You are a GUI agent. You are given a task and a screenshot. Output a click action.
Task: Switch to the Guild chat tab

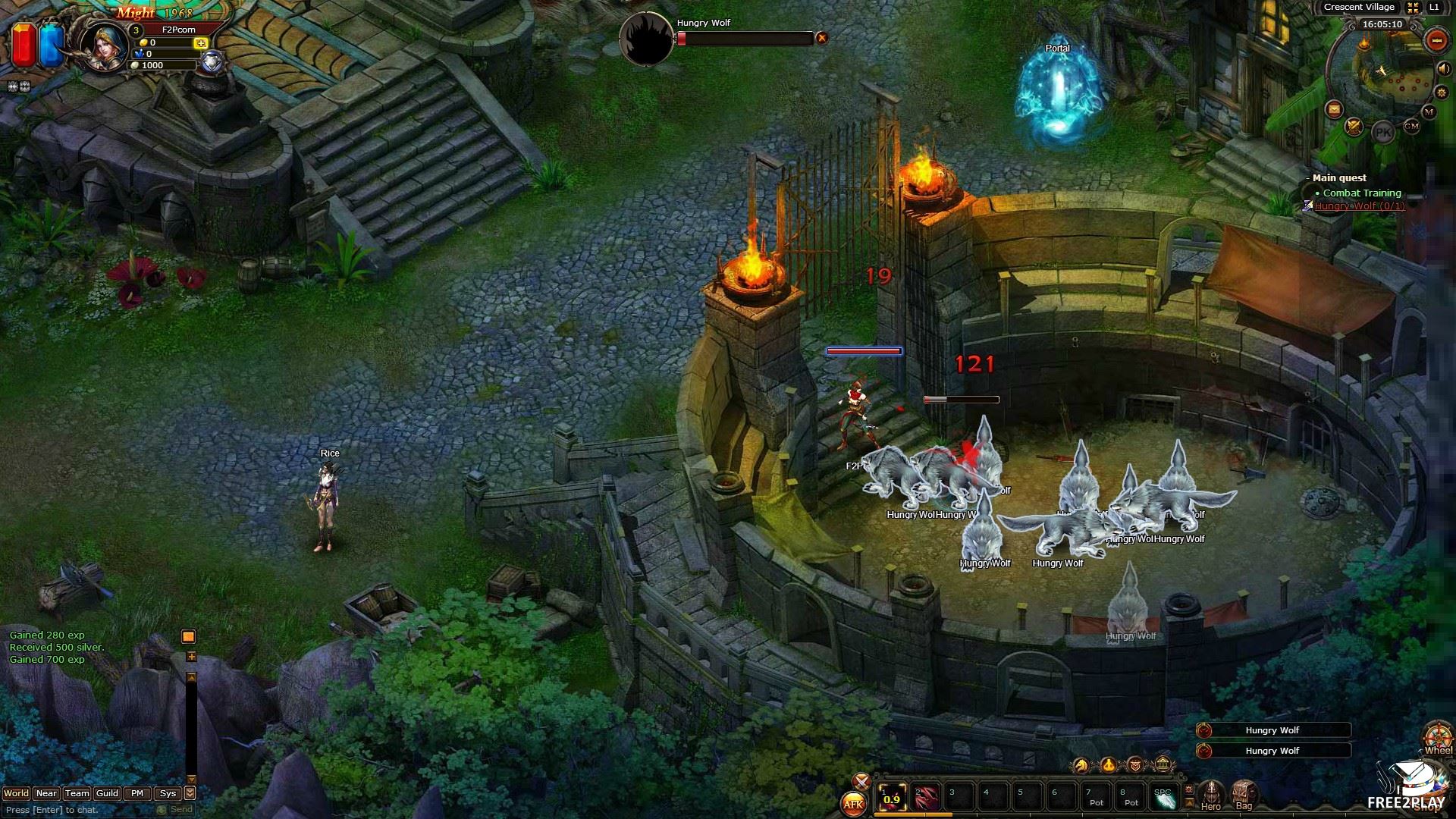point(107,793)
